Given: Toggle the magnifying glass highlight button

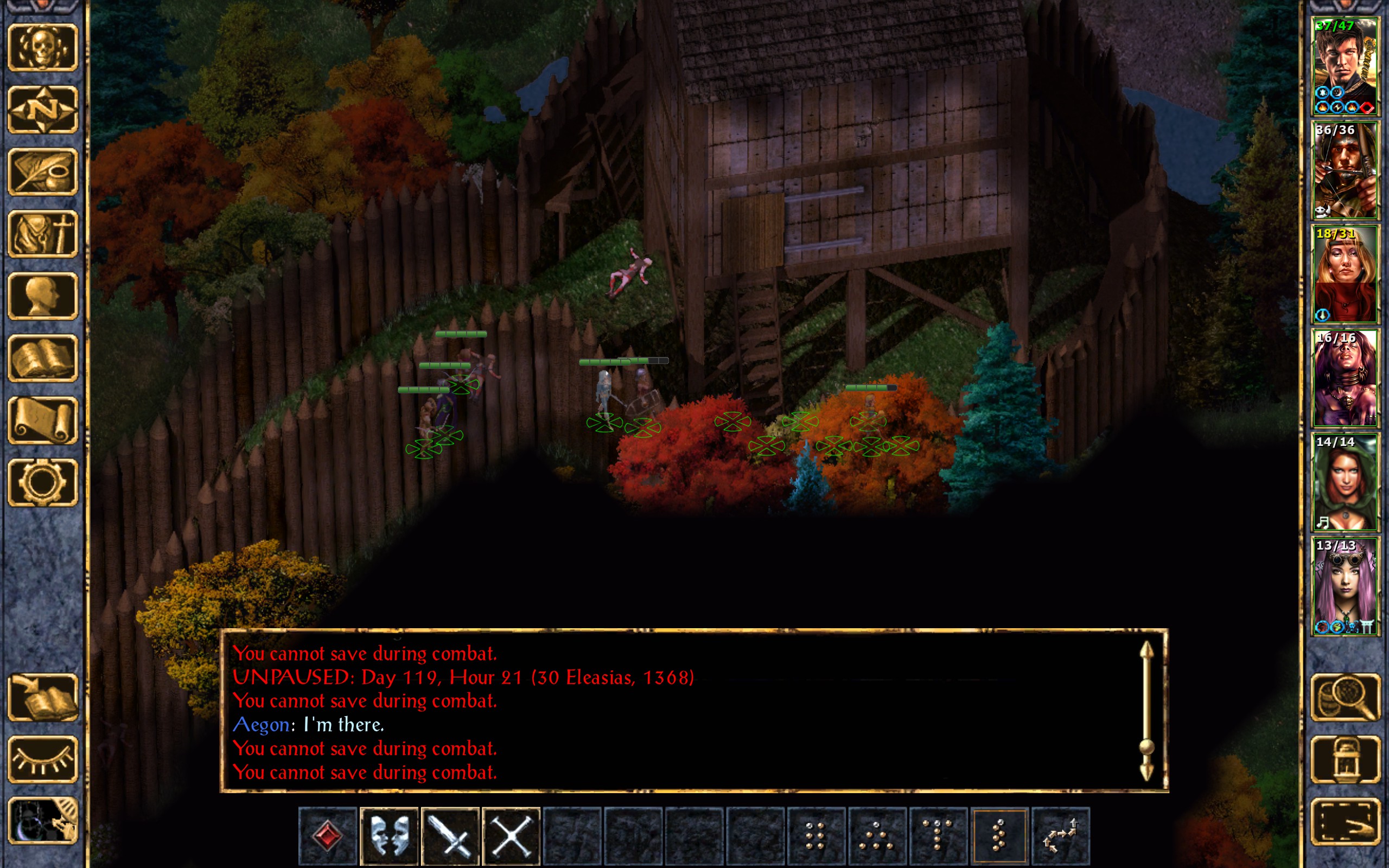Looking at the screenshot, I should coord(1345,698).
